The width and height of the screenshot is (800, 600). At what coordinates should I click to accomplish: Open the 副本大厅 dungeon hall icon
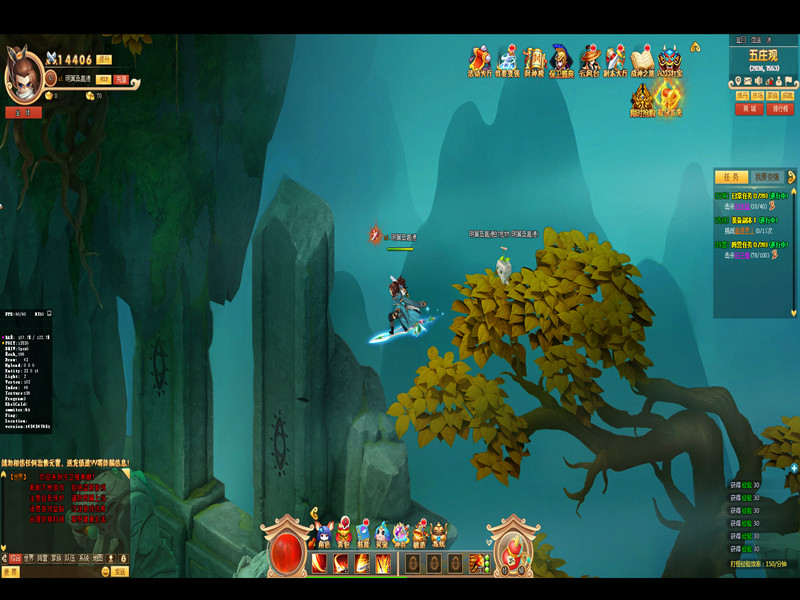point(616,60)
